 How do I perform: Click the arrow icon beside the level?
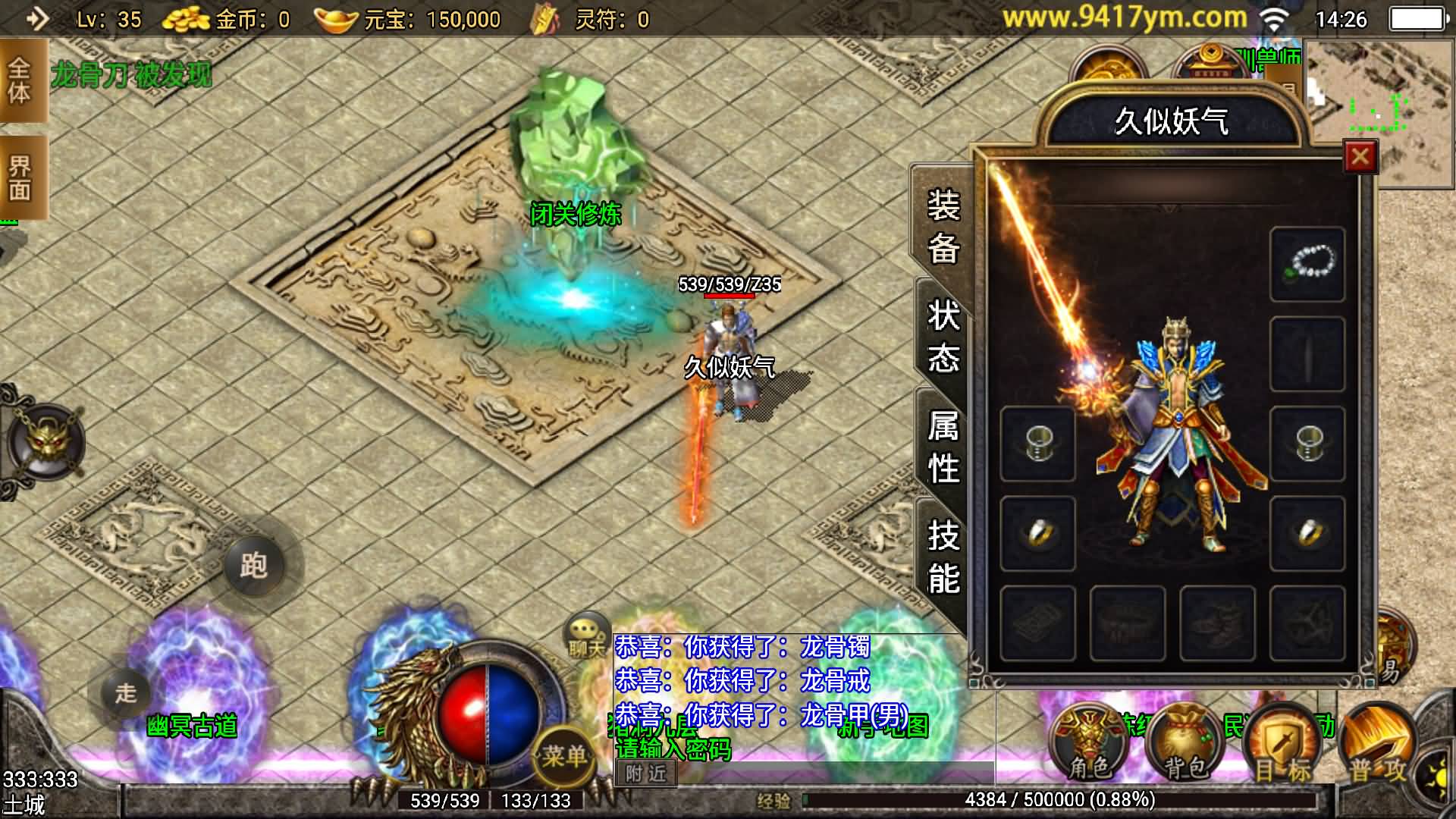pos(36,18)
